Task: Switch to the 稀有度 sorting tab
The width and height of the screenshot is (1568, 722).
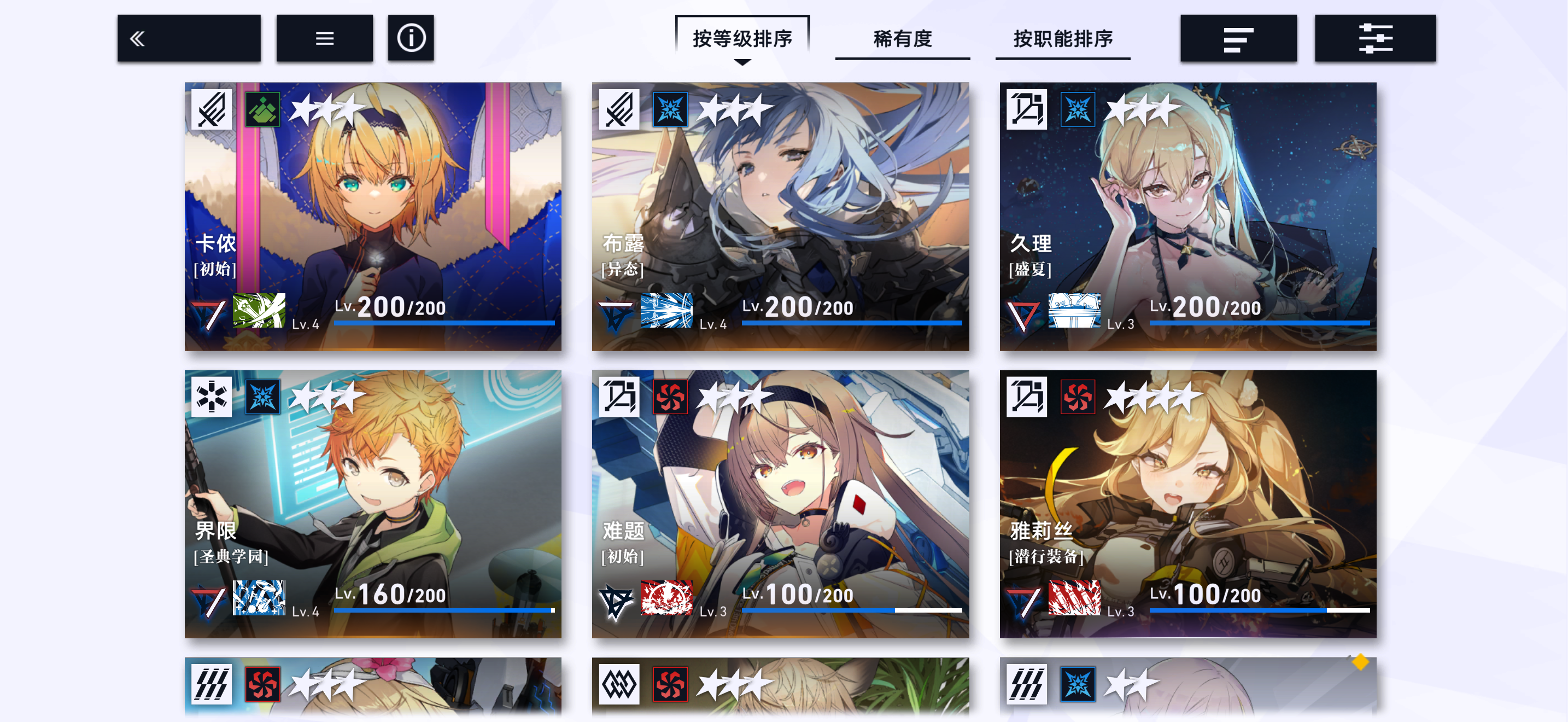Action: (903, 38)
